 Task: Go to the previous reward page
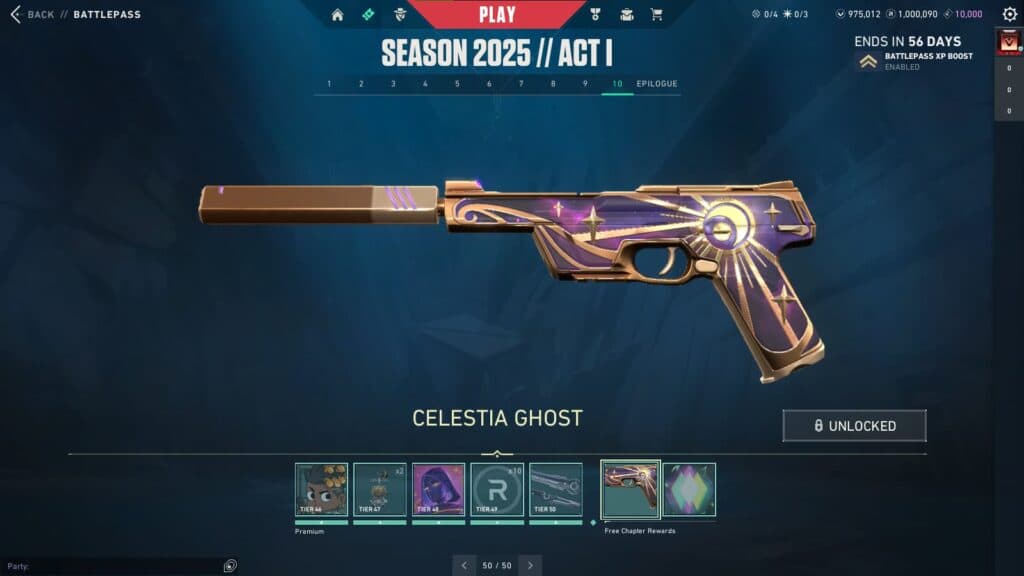(463, 565)
